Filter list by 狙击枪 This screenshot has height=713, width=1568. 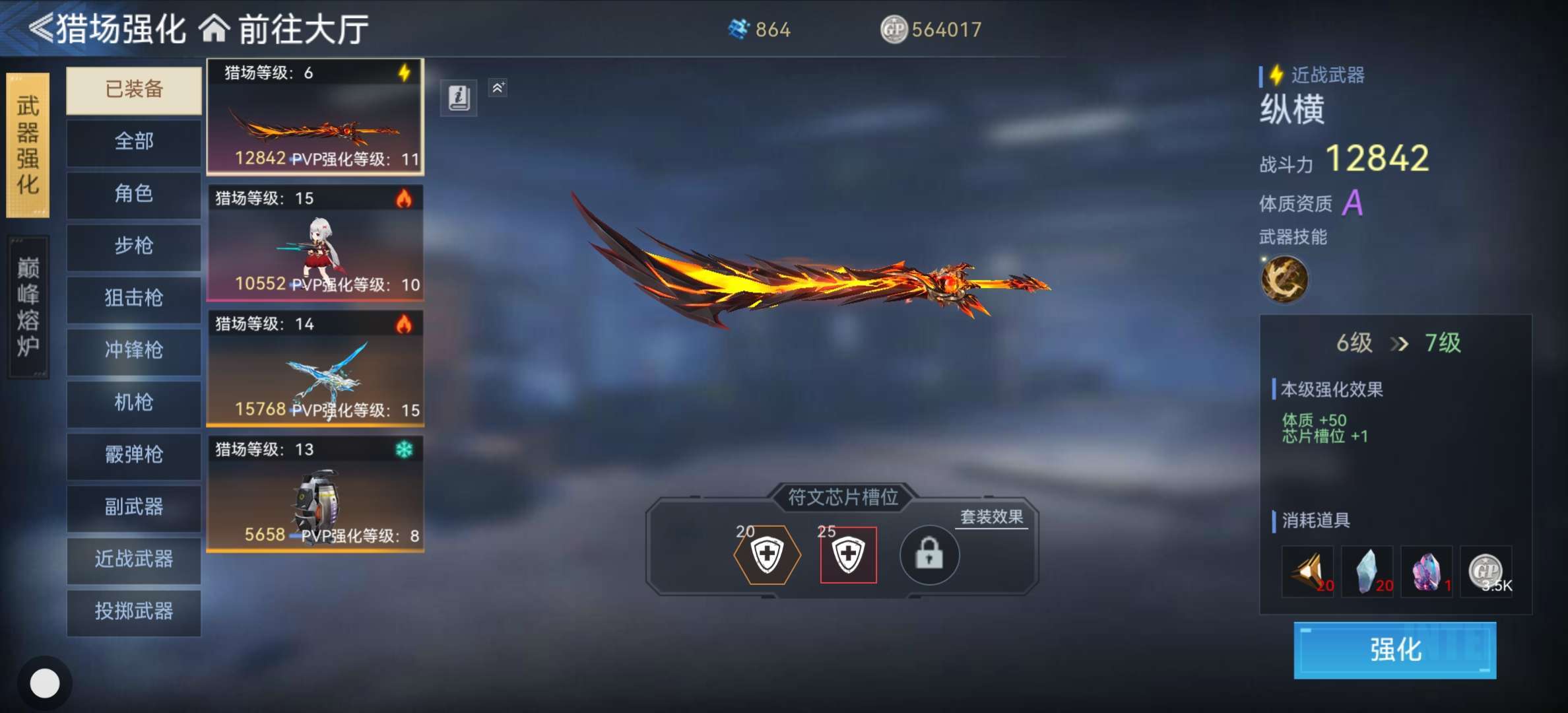[x=134, y=298]
